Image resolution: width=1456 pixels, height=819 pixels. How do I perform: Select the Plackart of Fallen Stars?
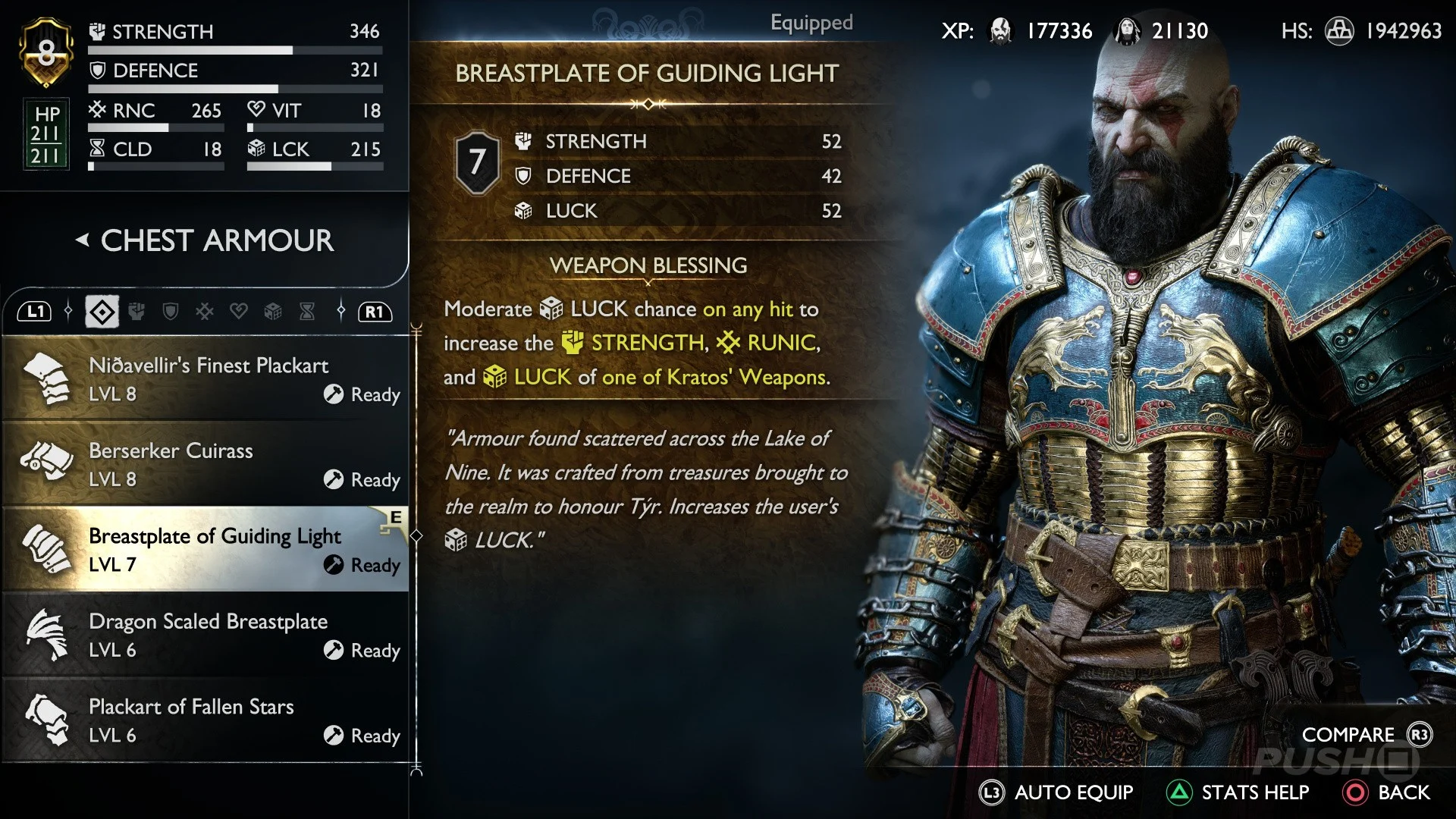[x=205, y=720]
